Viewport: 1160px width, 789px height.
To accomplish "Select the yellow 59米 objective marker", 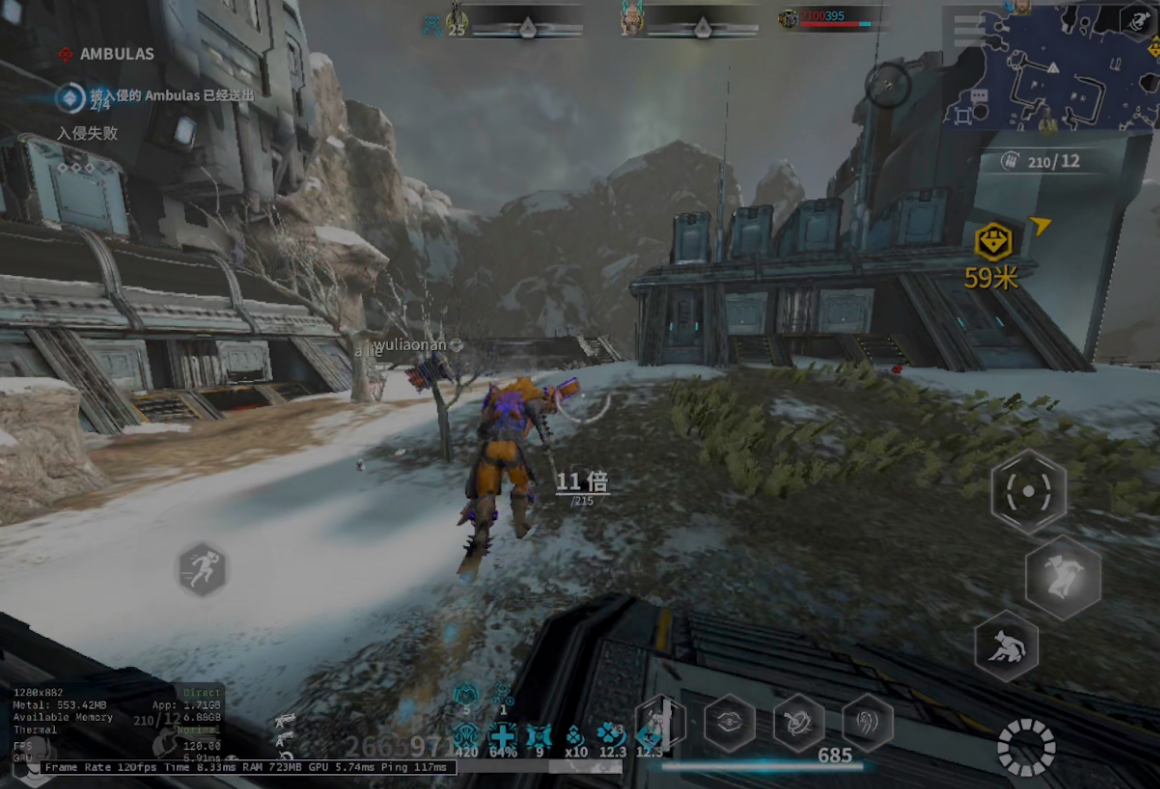I will [x=993, y=243].
